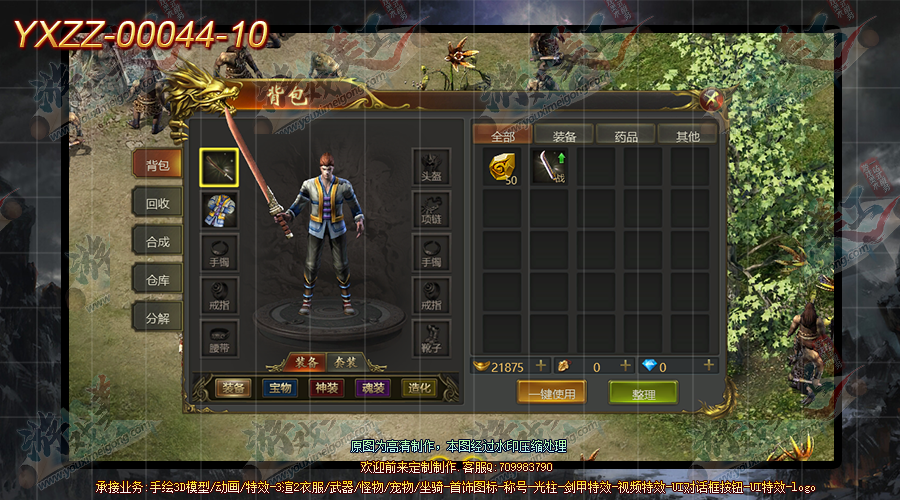
Task: Select the equipped blue robe armor slot
Action: 219,211
